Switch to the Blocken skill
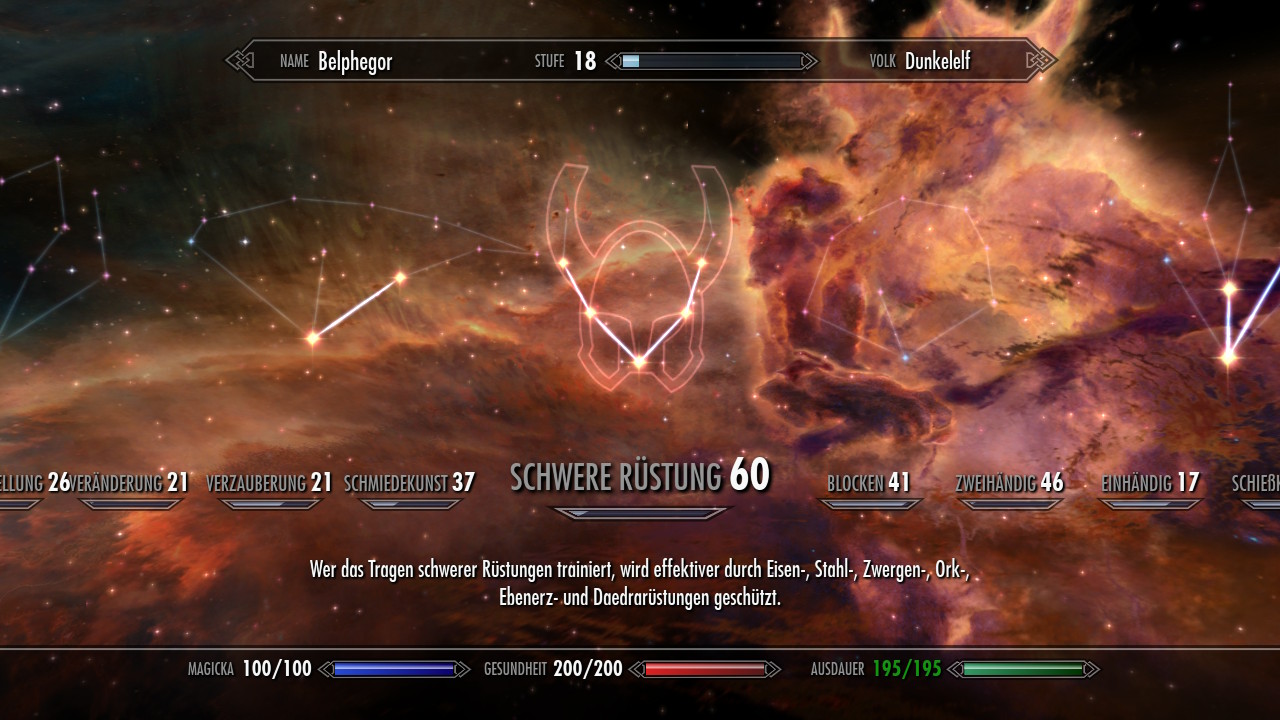Screen dimensions: 1280x720 pyautogui.click(x=868, y=483)
